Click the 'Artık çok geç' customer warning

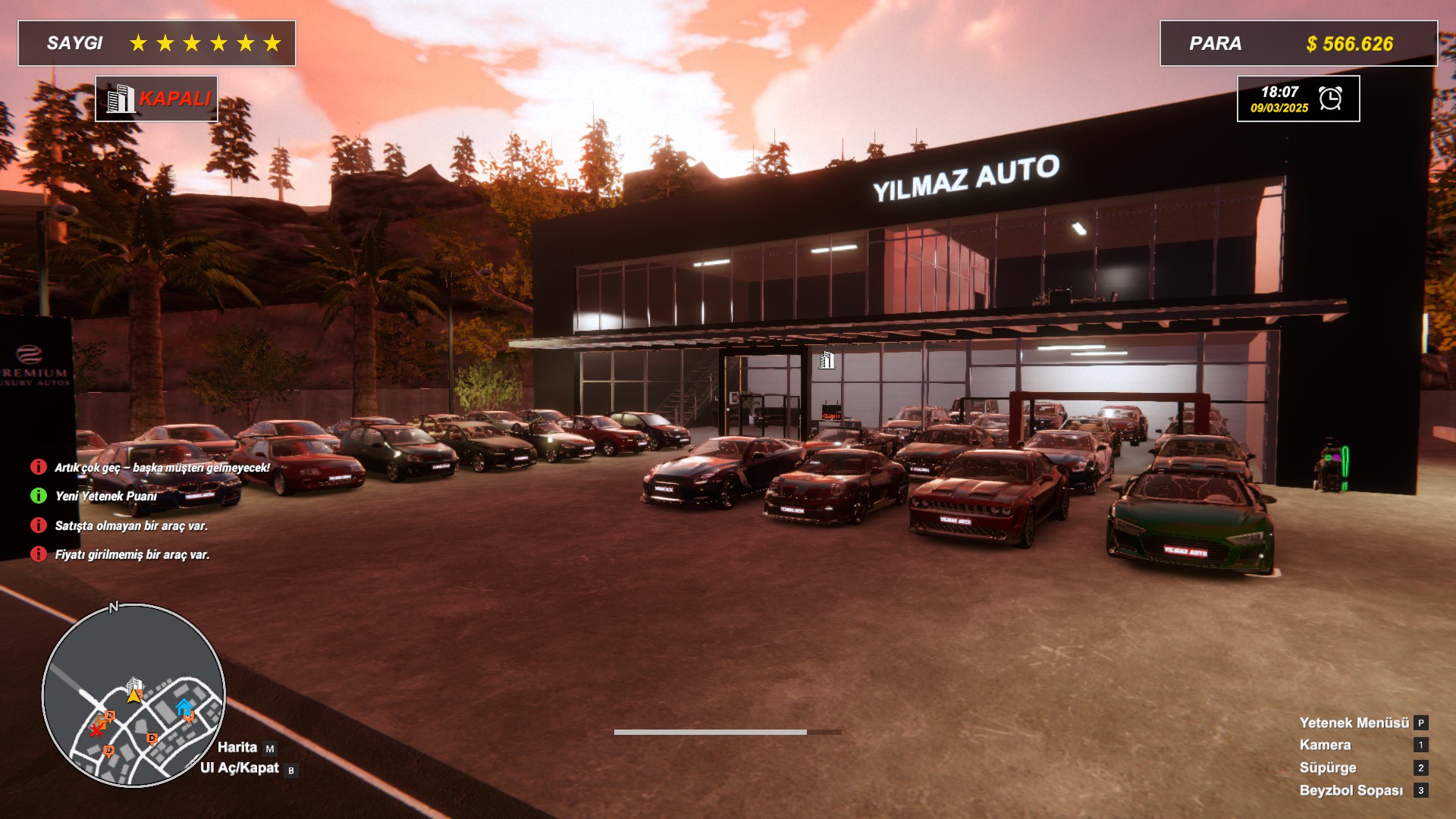click(x=162, y=467)
